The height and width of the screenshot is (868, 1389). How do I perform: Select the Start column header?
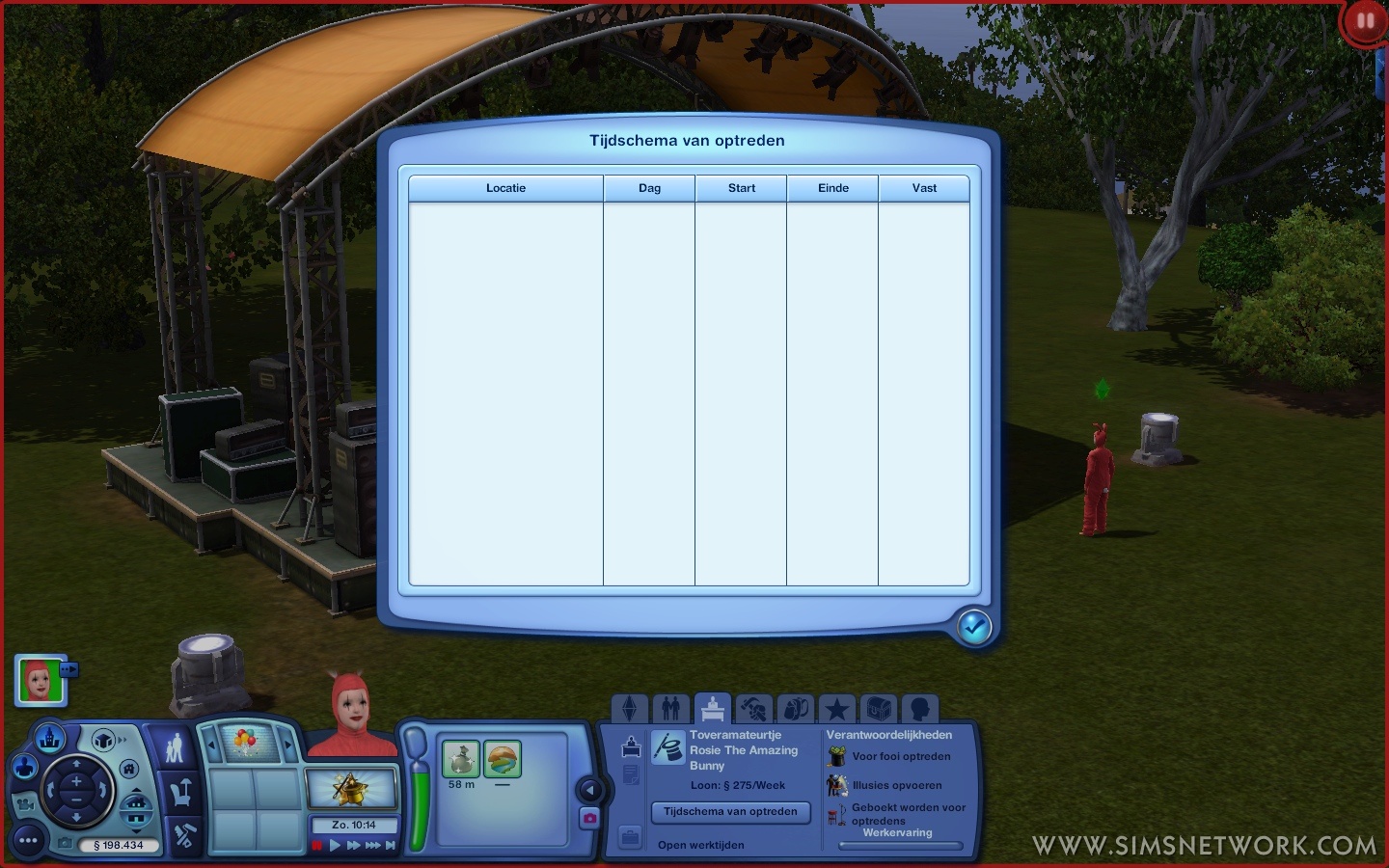pos(741,188)
